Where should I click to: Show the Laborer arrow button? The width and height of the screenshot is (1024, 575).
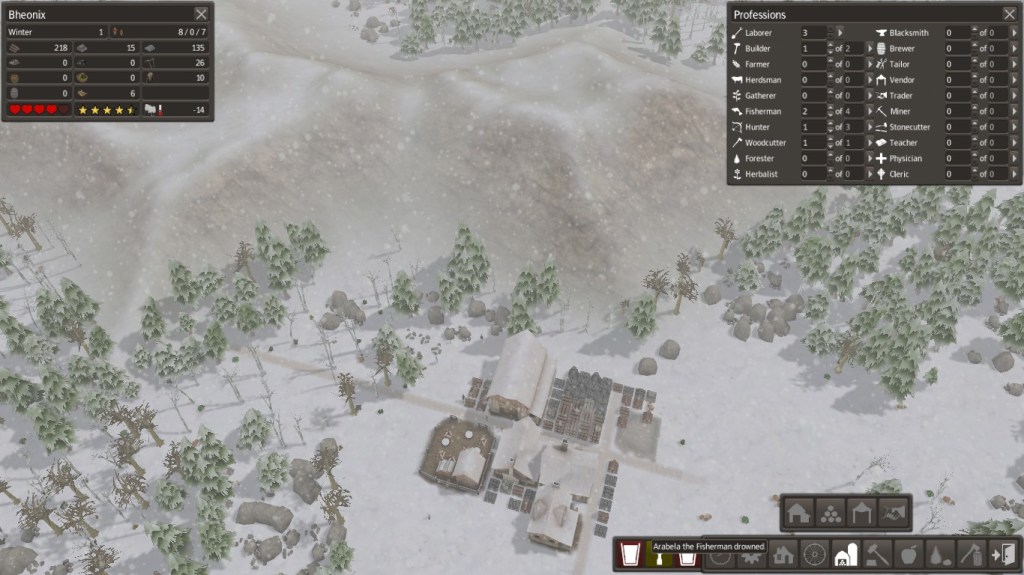tap(841, 33)
